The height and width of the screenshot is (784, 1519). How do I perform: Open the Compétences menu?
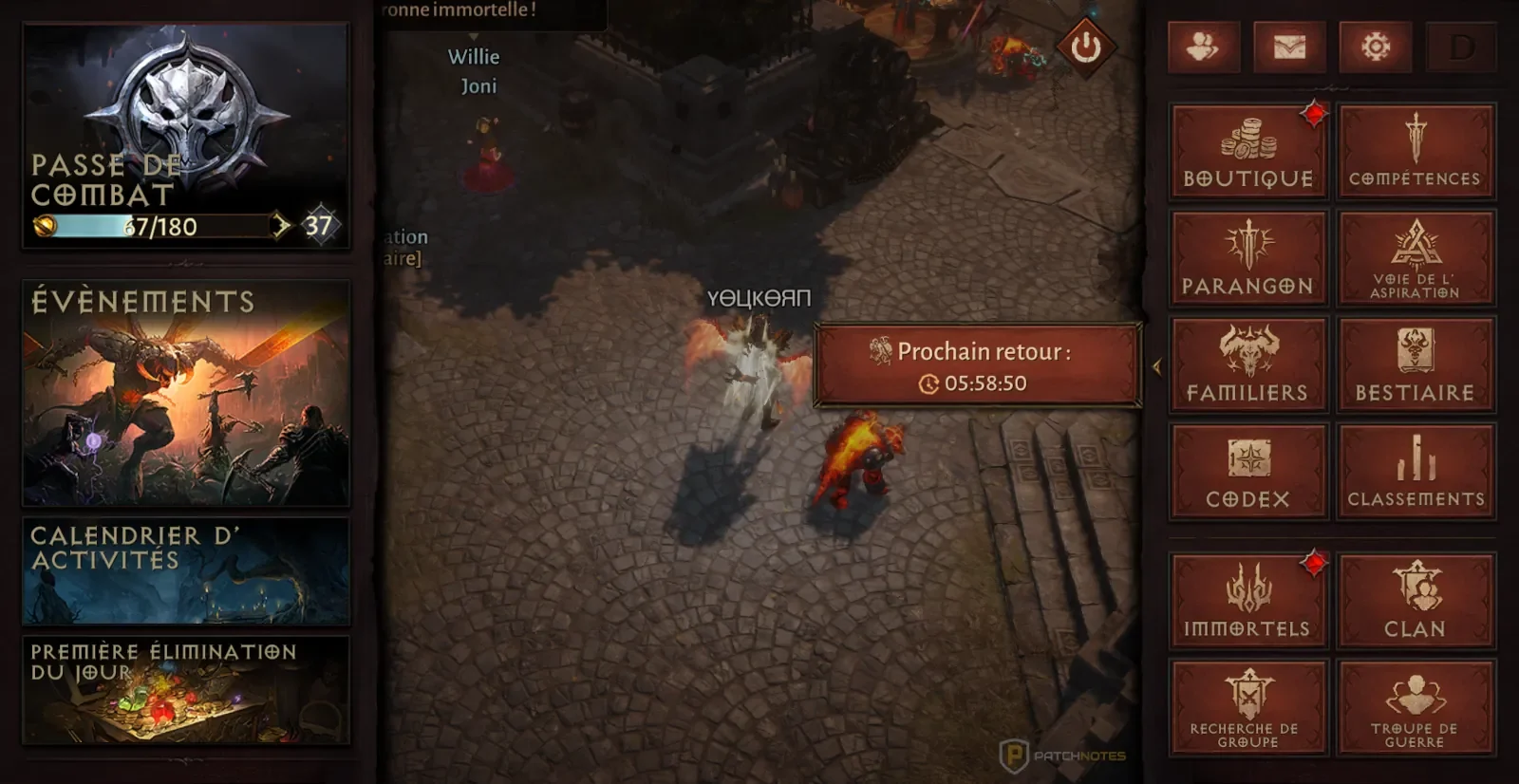[1416, 152]
